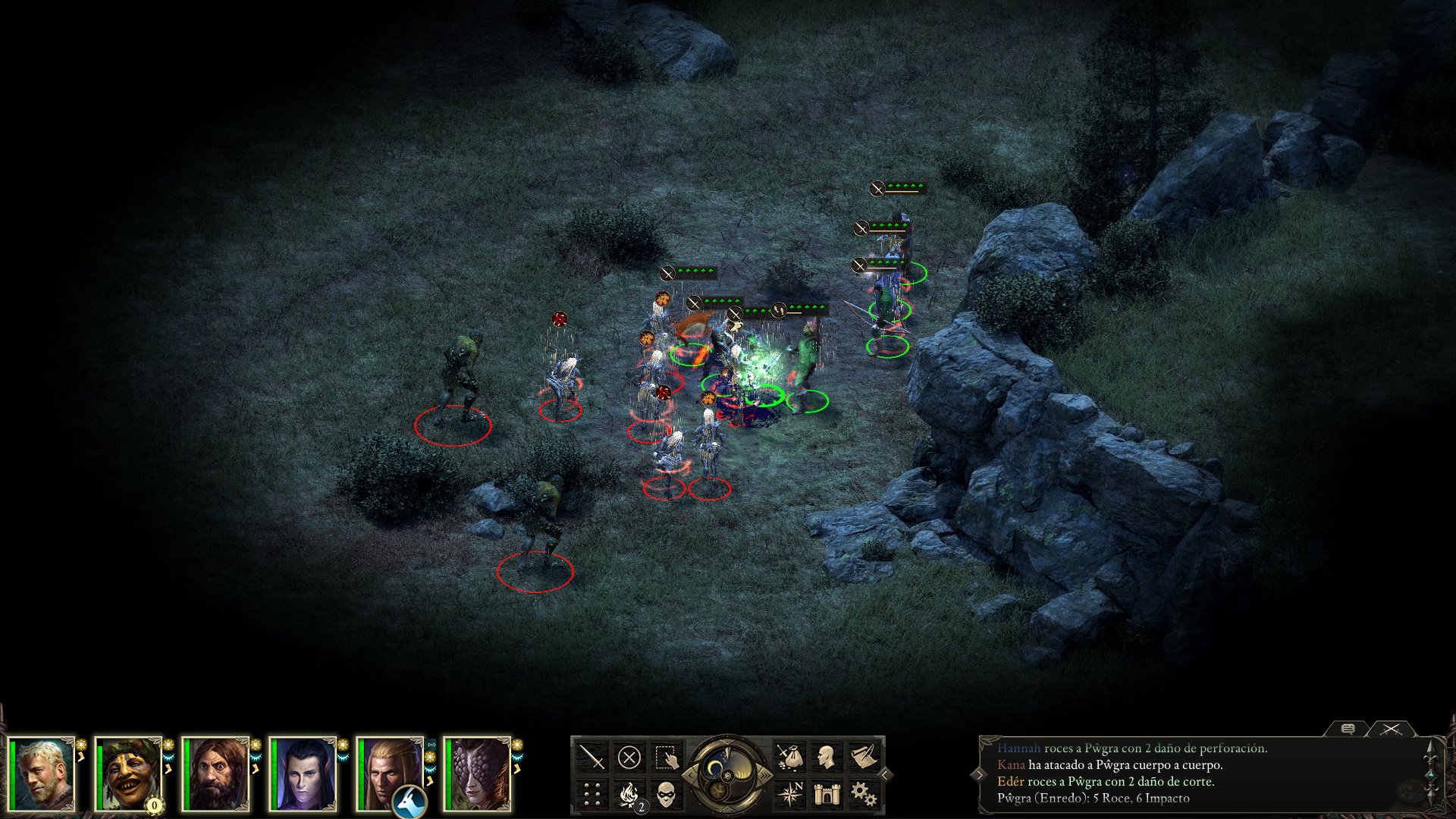The width and height of the screenshot is (1456, 819).
Task: Toggle fast game speed with double arrows
Action: [764, 776]
